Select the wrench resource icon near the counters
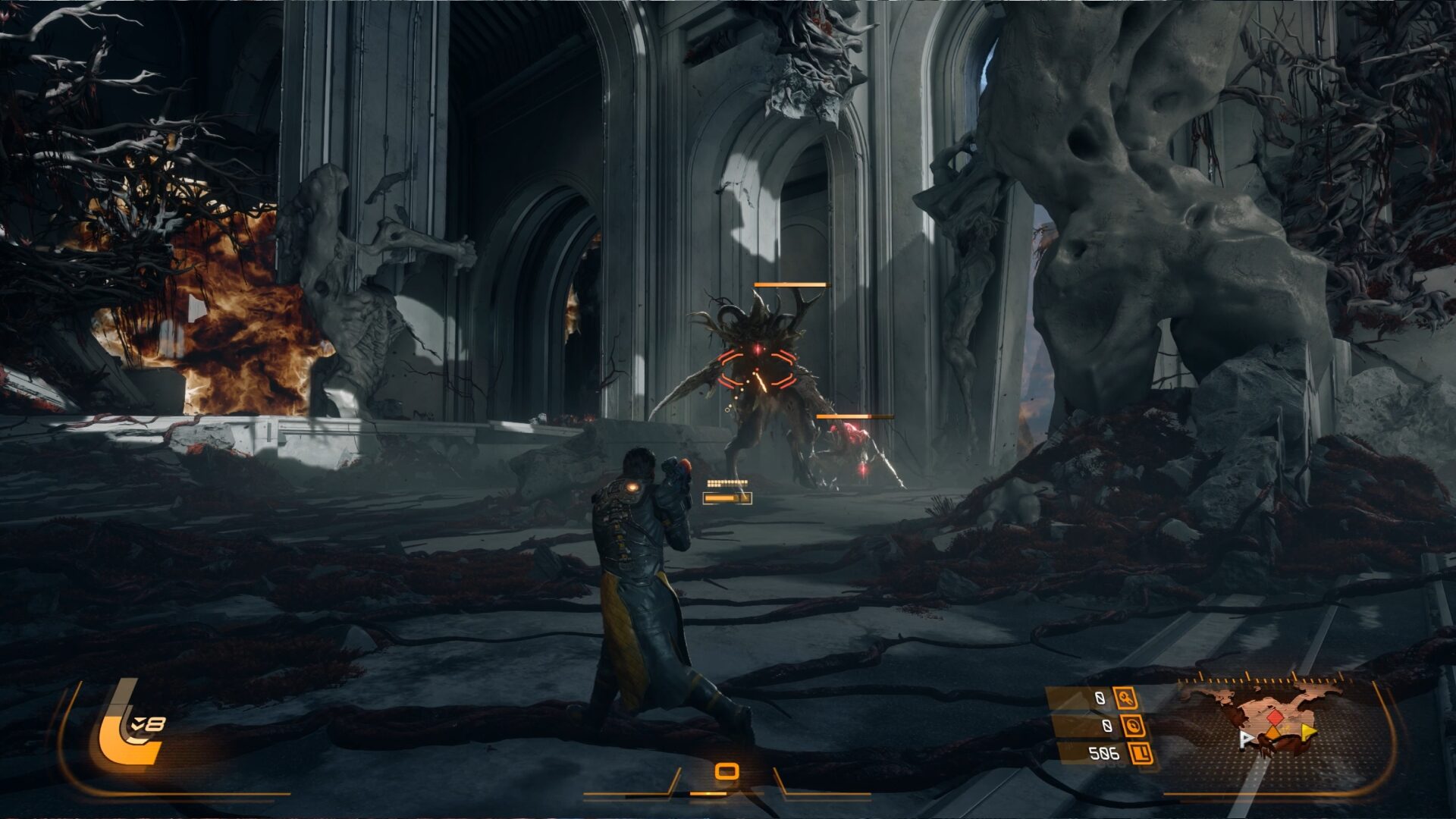 tap(1125, 698)
